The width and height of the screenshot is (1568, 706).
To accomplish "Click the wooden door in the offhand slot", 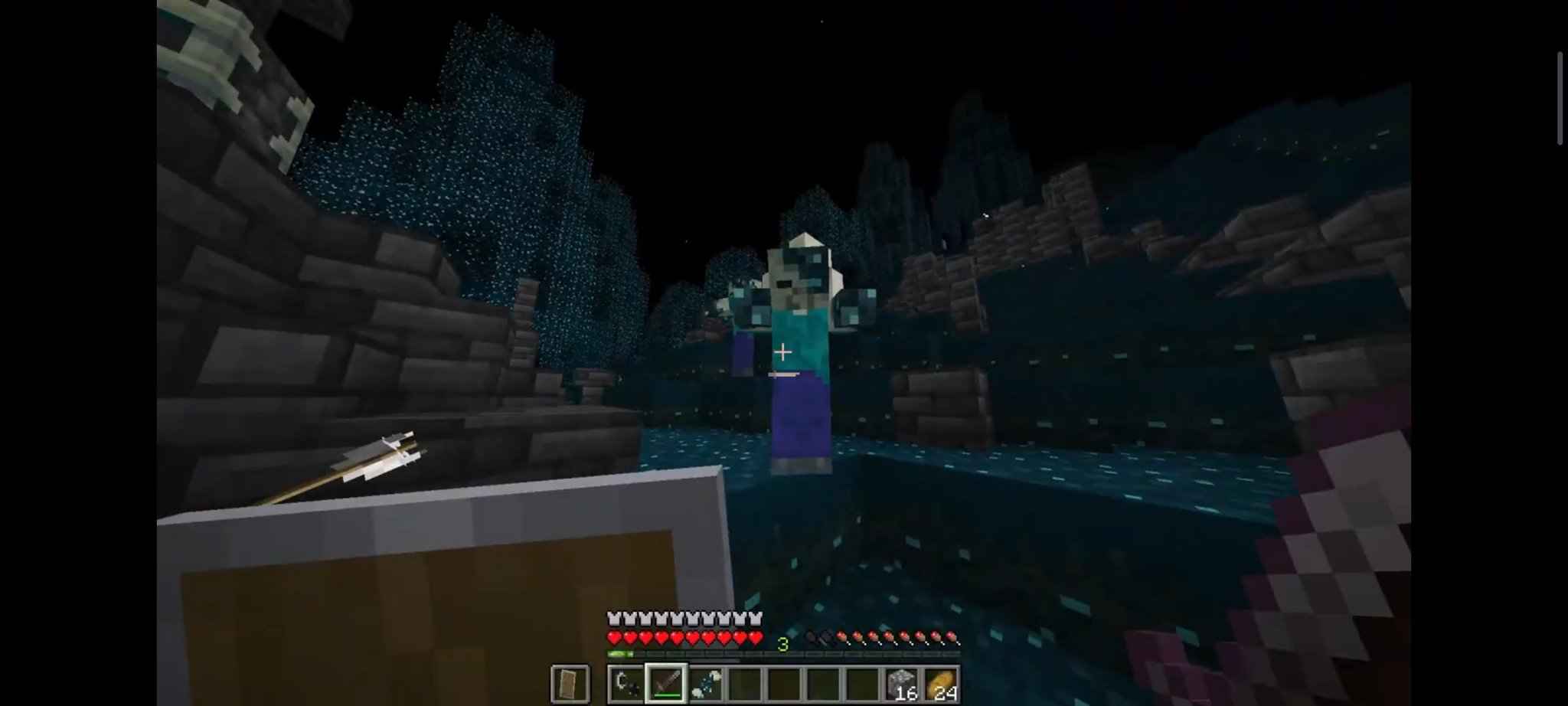I will pyautogui.click(x=570, y=682).
